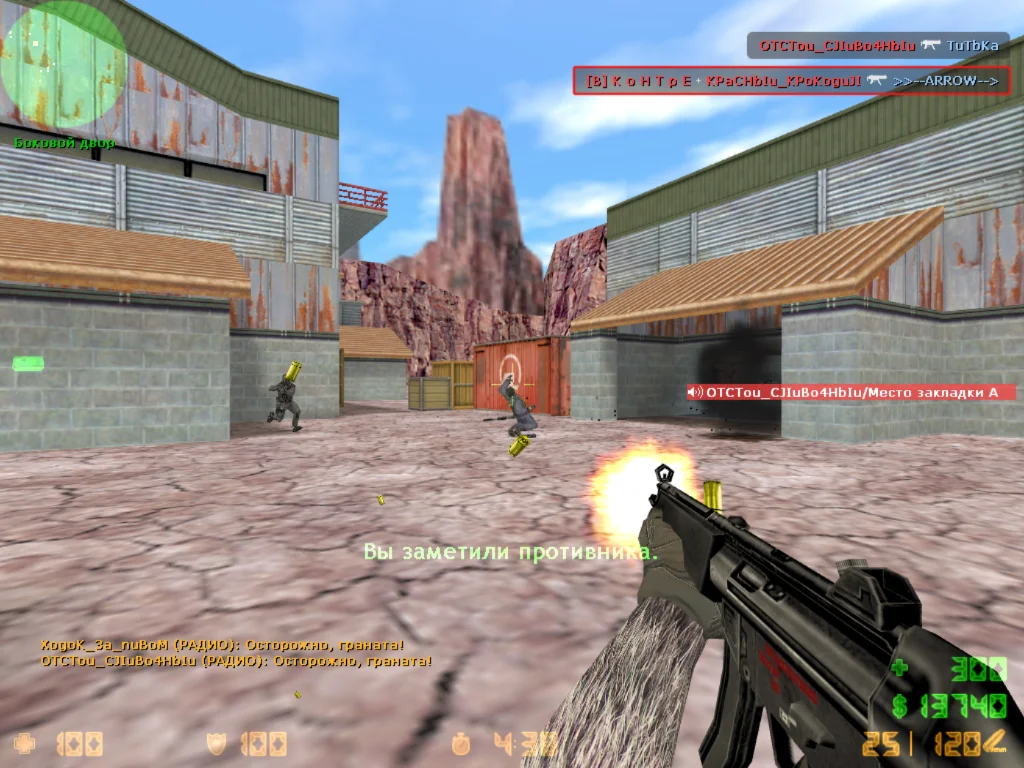Click OTCTou_CJIuBo4HbIu's radio grenade warning message
This screenshot has width=1024, height=768.
[236, 661]
